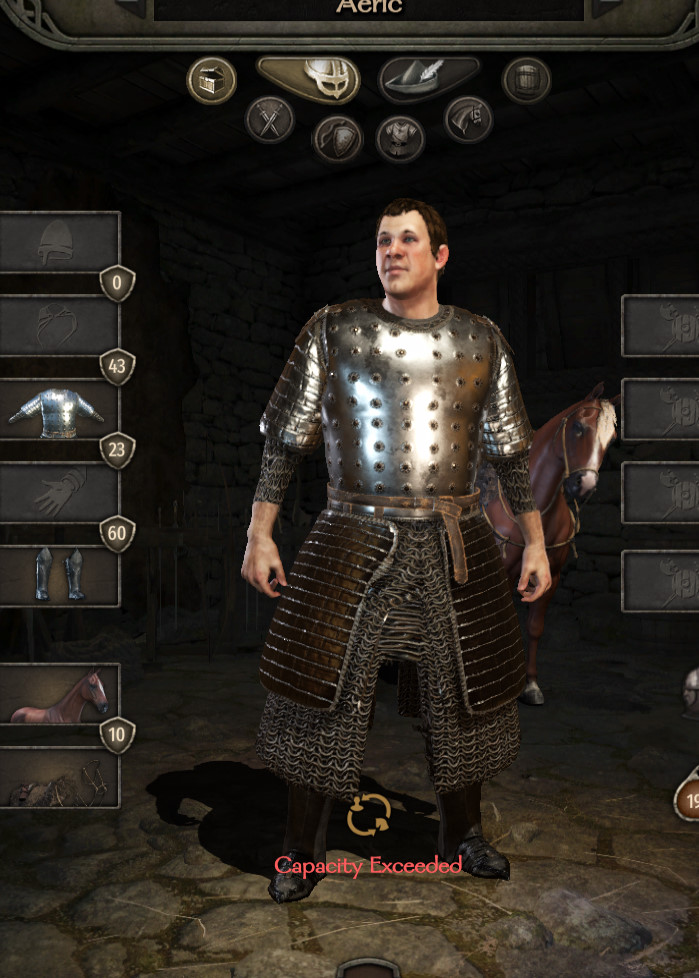Select the empty gloves equipment slot
Image resolution: width=699 pixels, height=978 pixels.
click(59, 493)
